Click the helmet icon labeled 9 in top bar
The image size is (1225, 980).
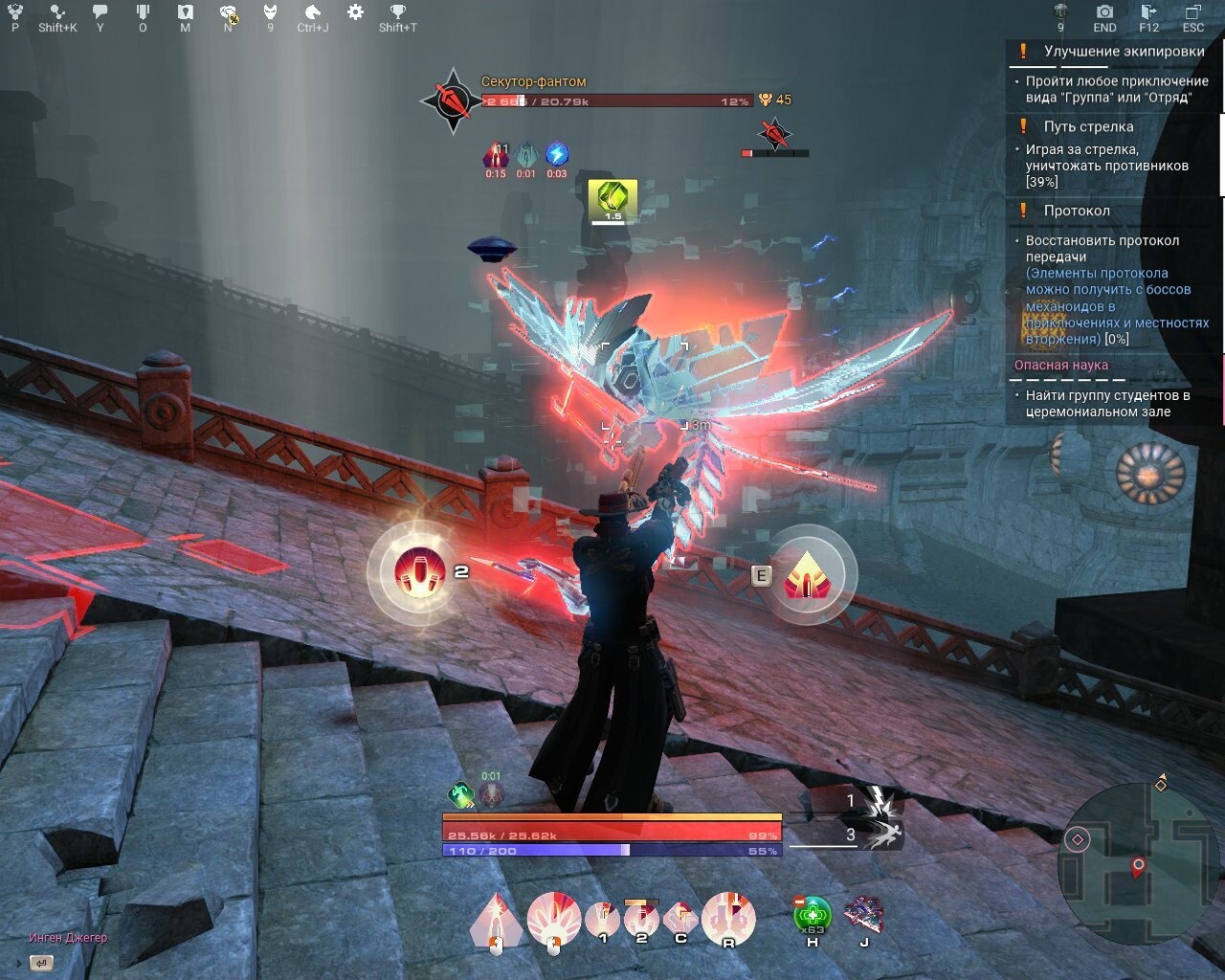270,13
